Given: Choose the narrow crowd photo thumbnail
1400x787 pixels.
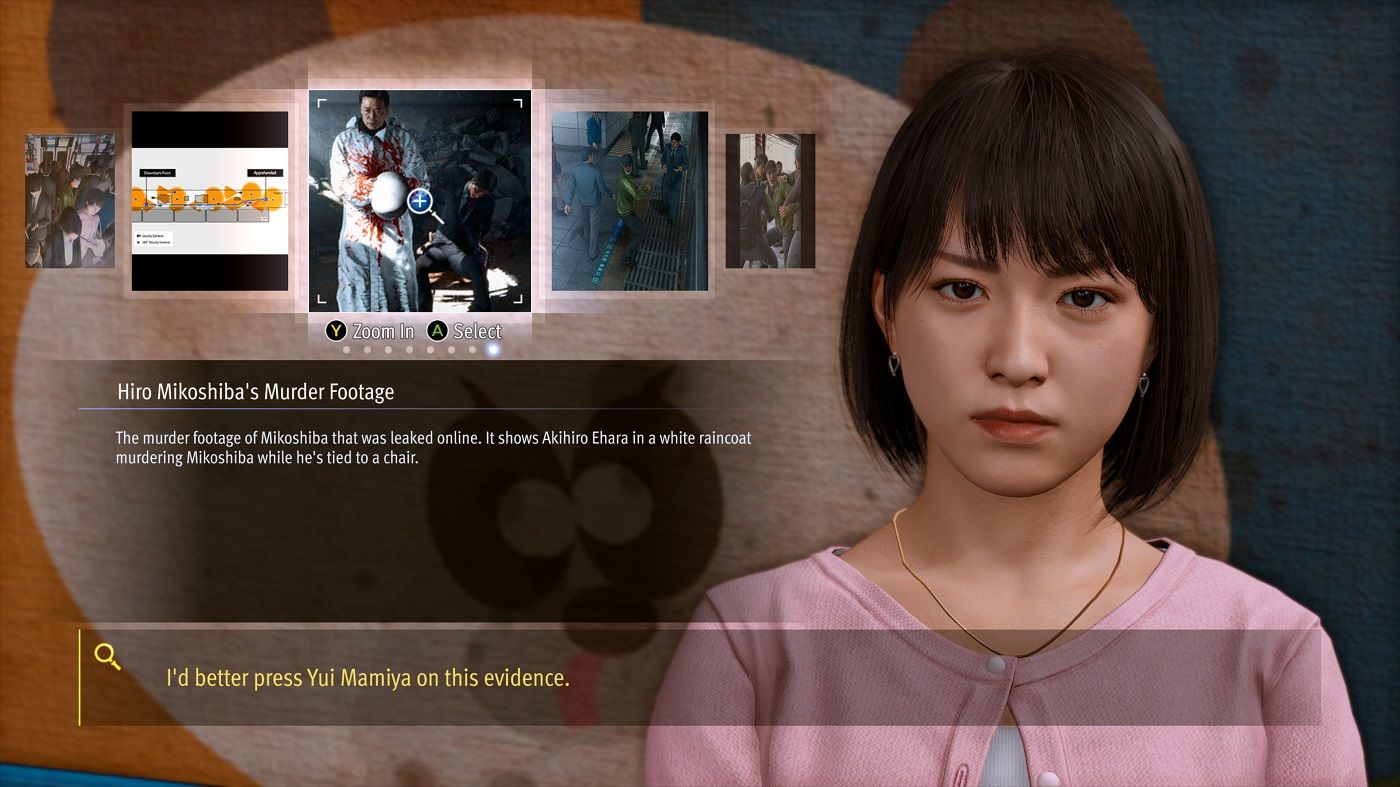Looking at the screenshot, I should pos(770,201).
